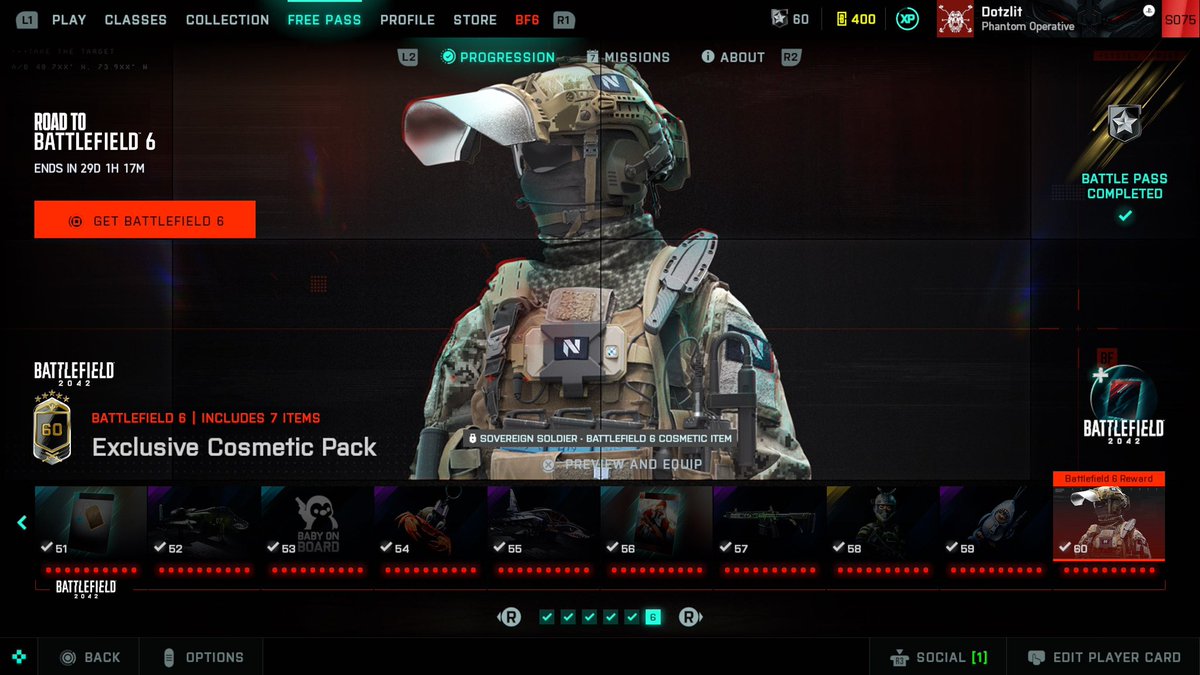Open the Collection tab
This screenshot has width=1200, height=675.
[227, 19]
